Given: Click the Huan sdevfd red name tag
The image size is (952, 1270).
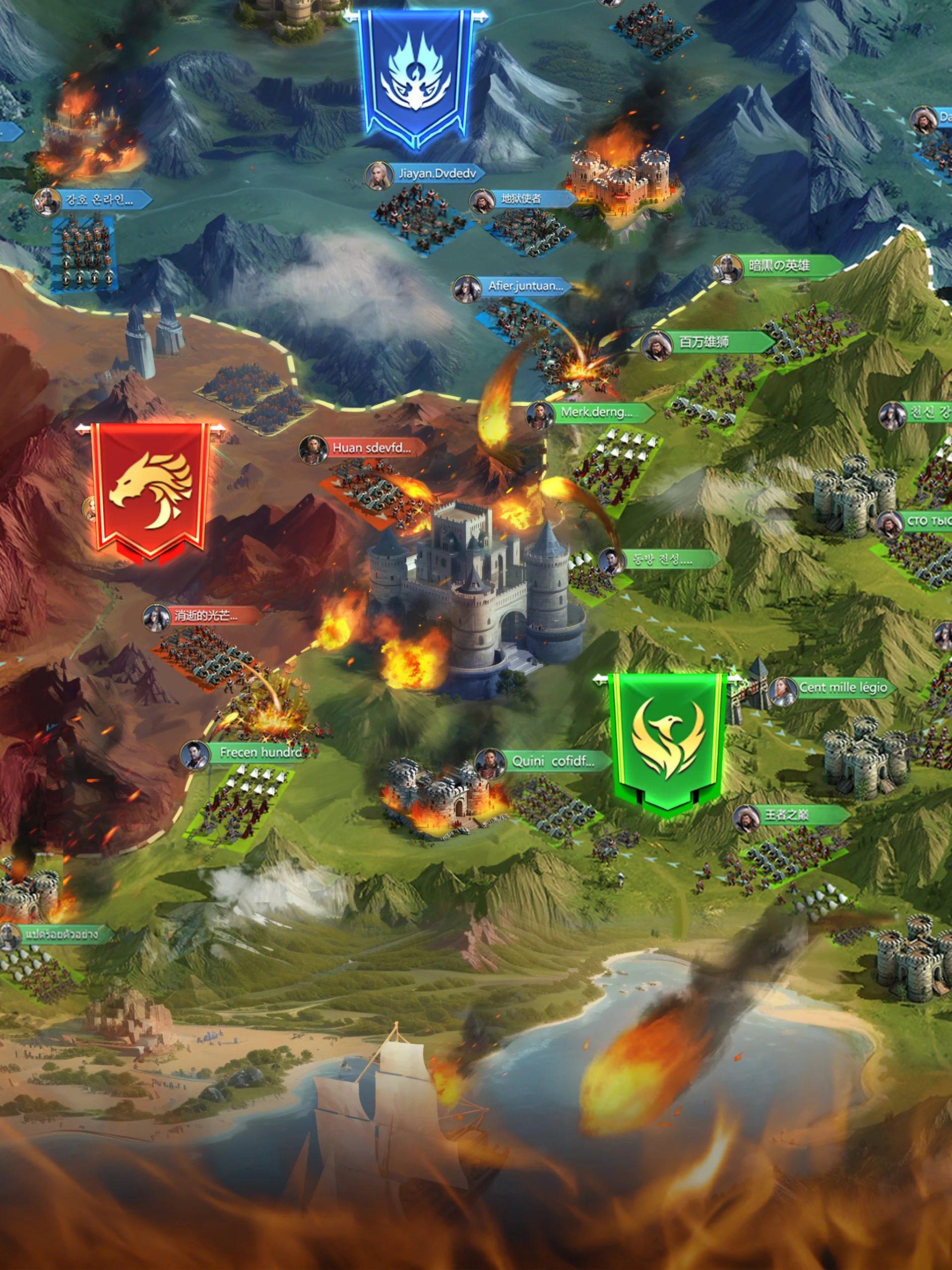Looking at the screenshot, I should click(371, 448).
